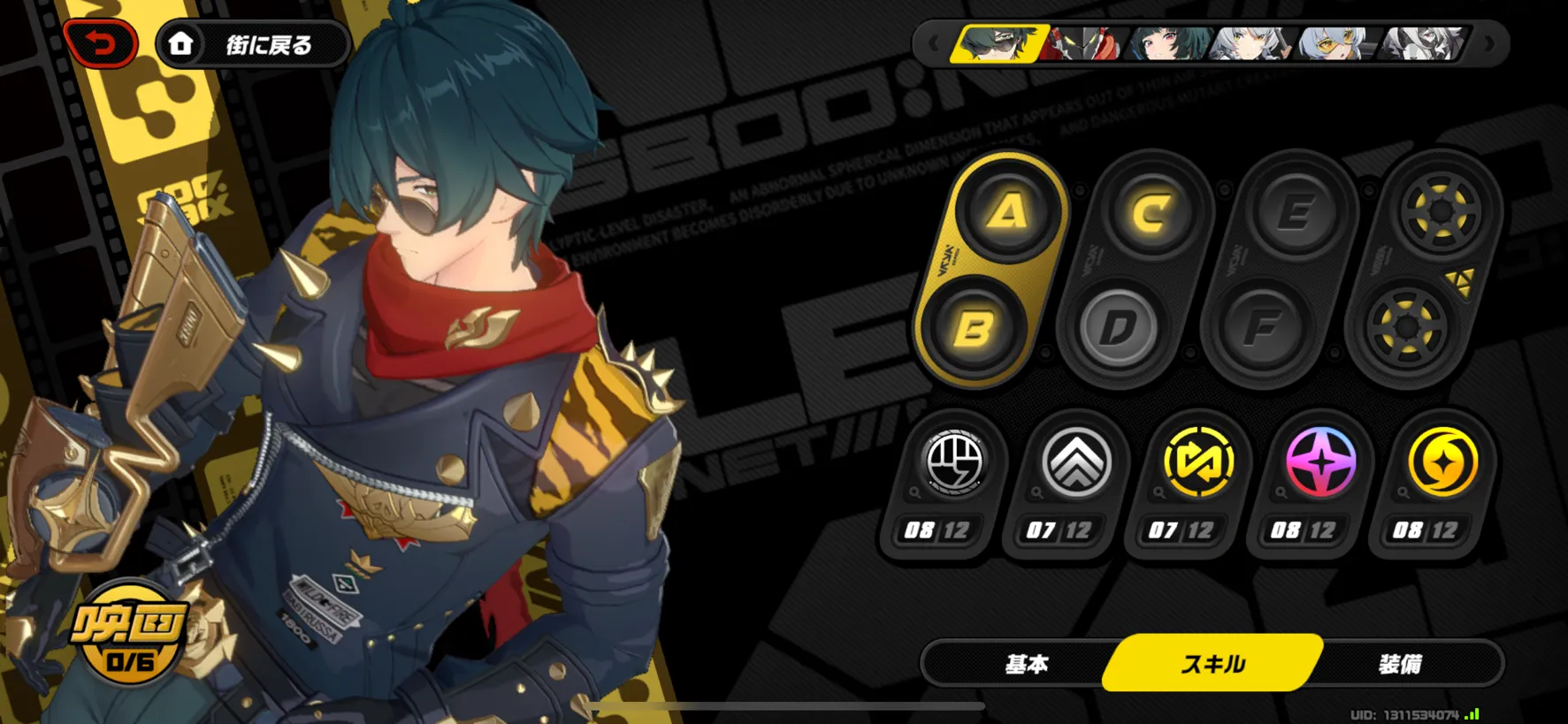Switch to the 基本 tab
Image resolution: width=1568 pixels, height=724 pixels.
[x=1026, y=664]
